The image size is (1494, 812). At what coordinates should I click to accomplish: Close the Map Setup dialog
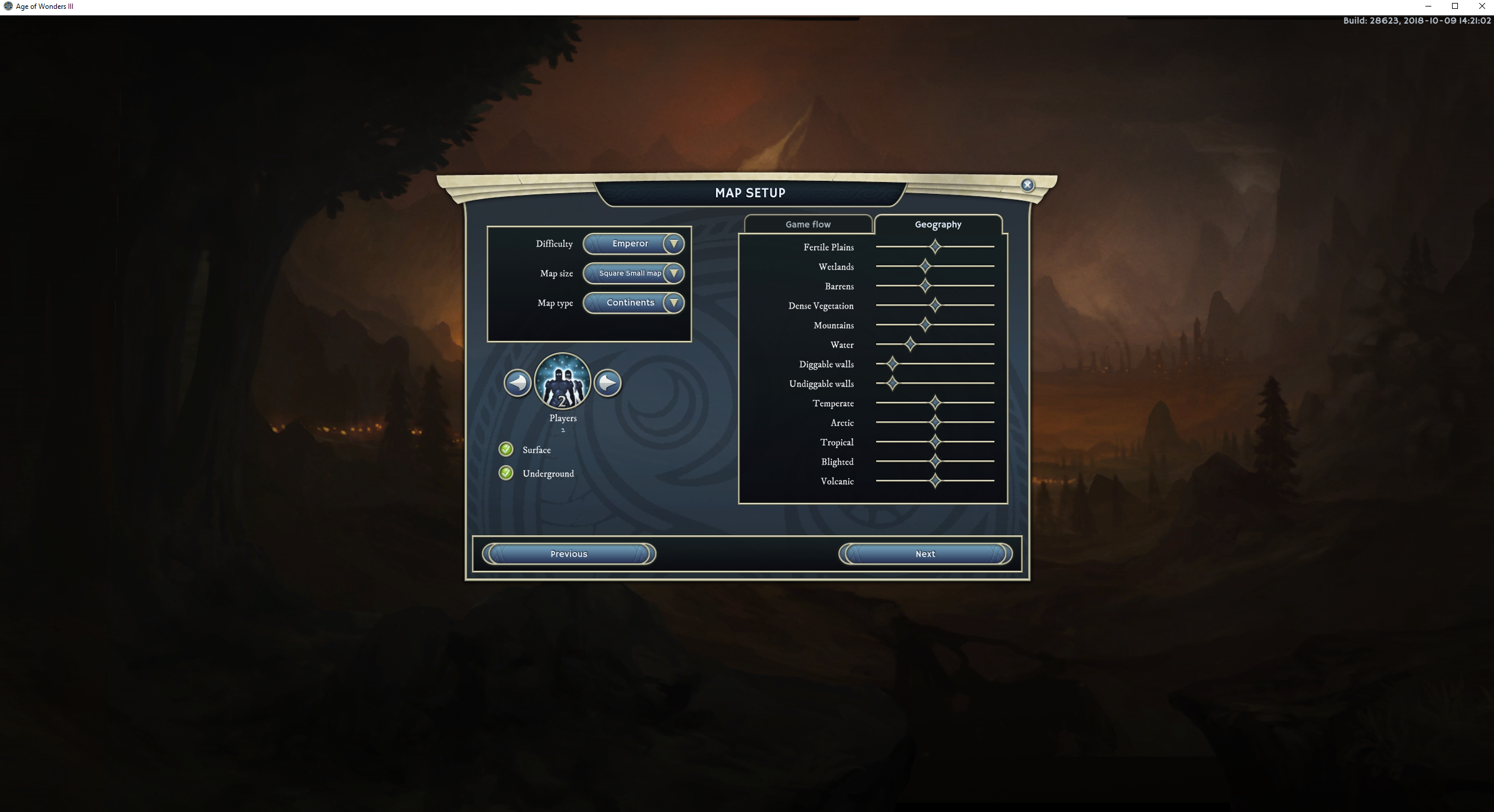click(1028, 185)
